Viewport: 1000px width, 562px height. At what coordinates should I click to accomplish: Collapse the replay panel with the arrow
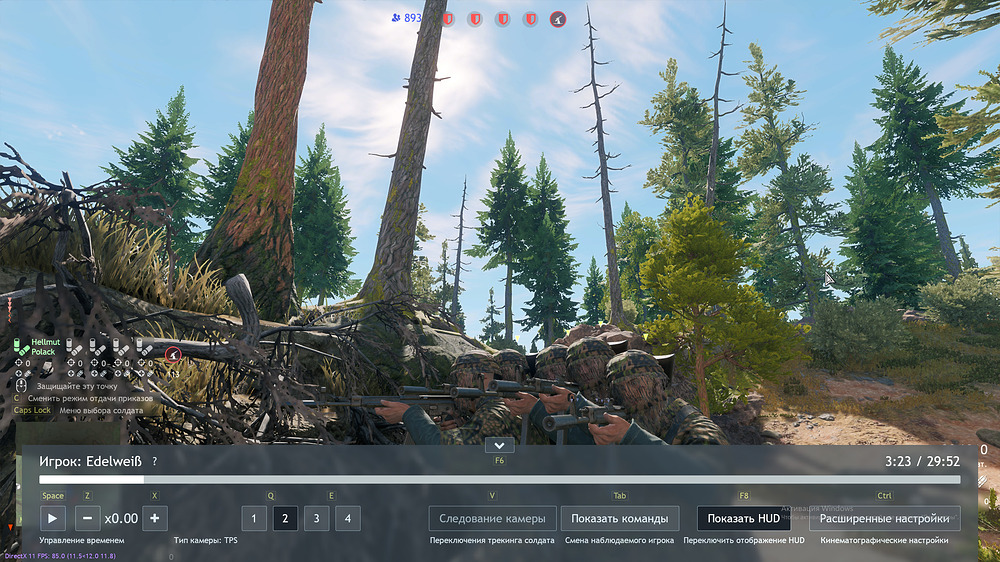(498, 445)
